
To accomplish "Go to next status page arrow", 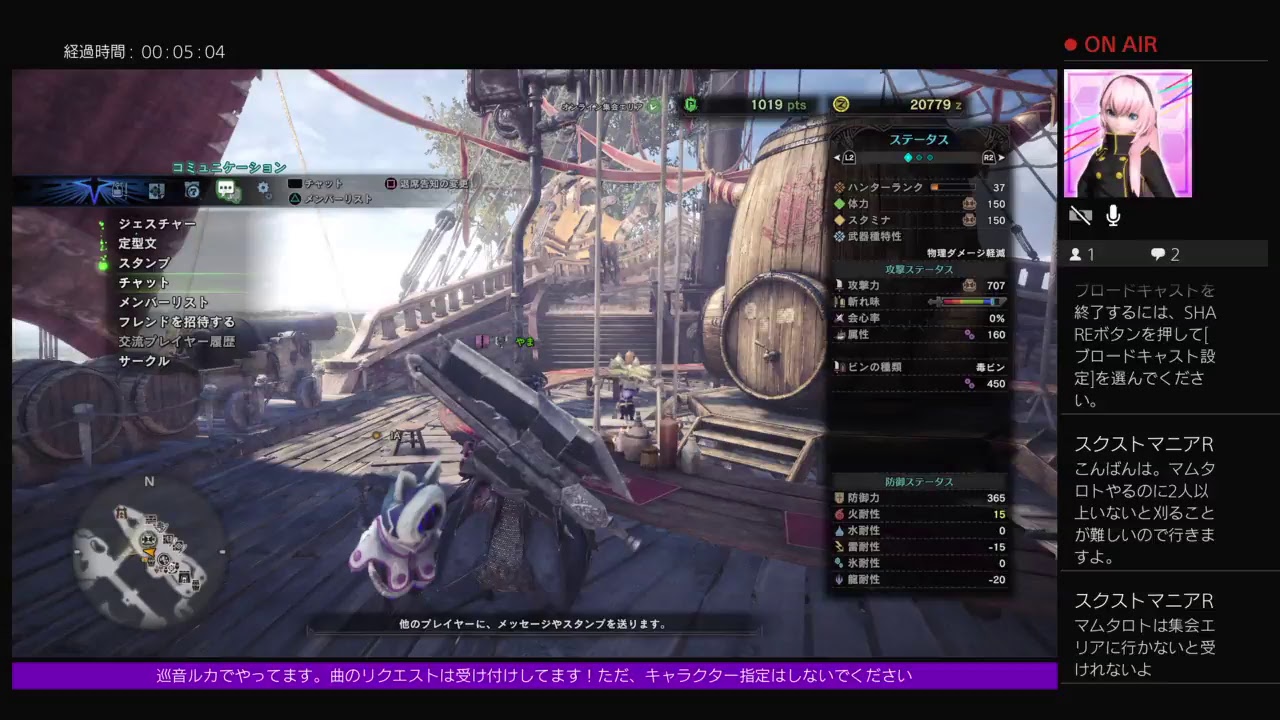I will [1001, 158].
